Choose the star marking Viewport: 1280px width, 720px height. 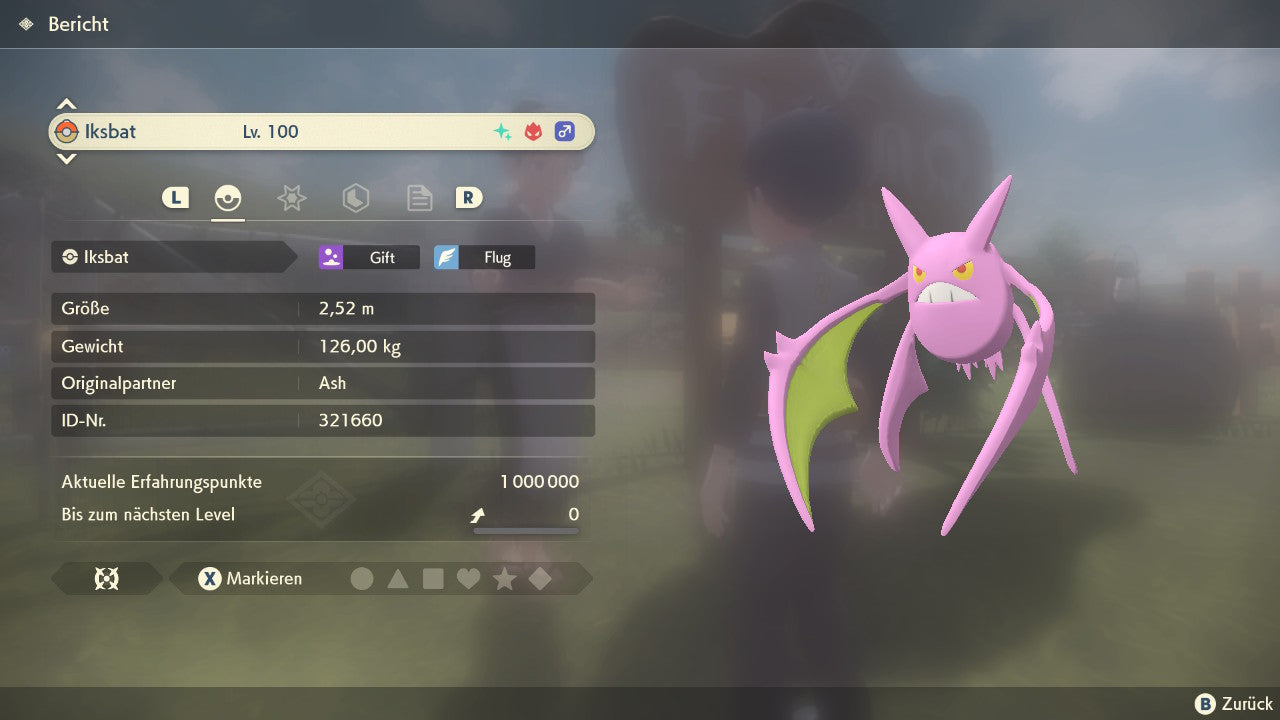point(504,579)
